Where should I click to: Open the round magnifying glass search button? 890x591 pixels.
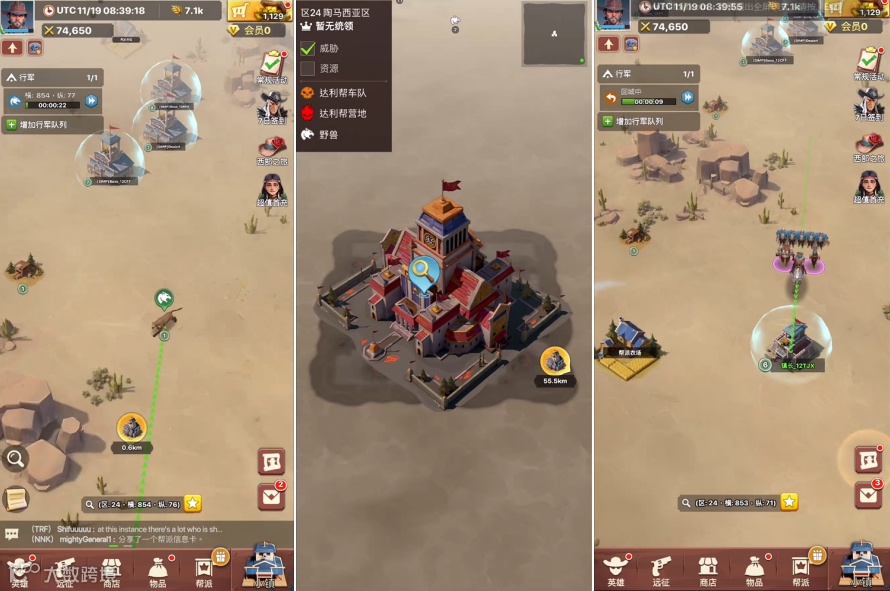[15, 459]
